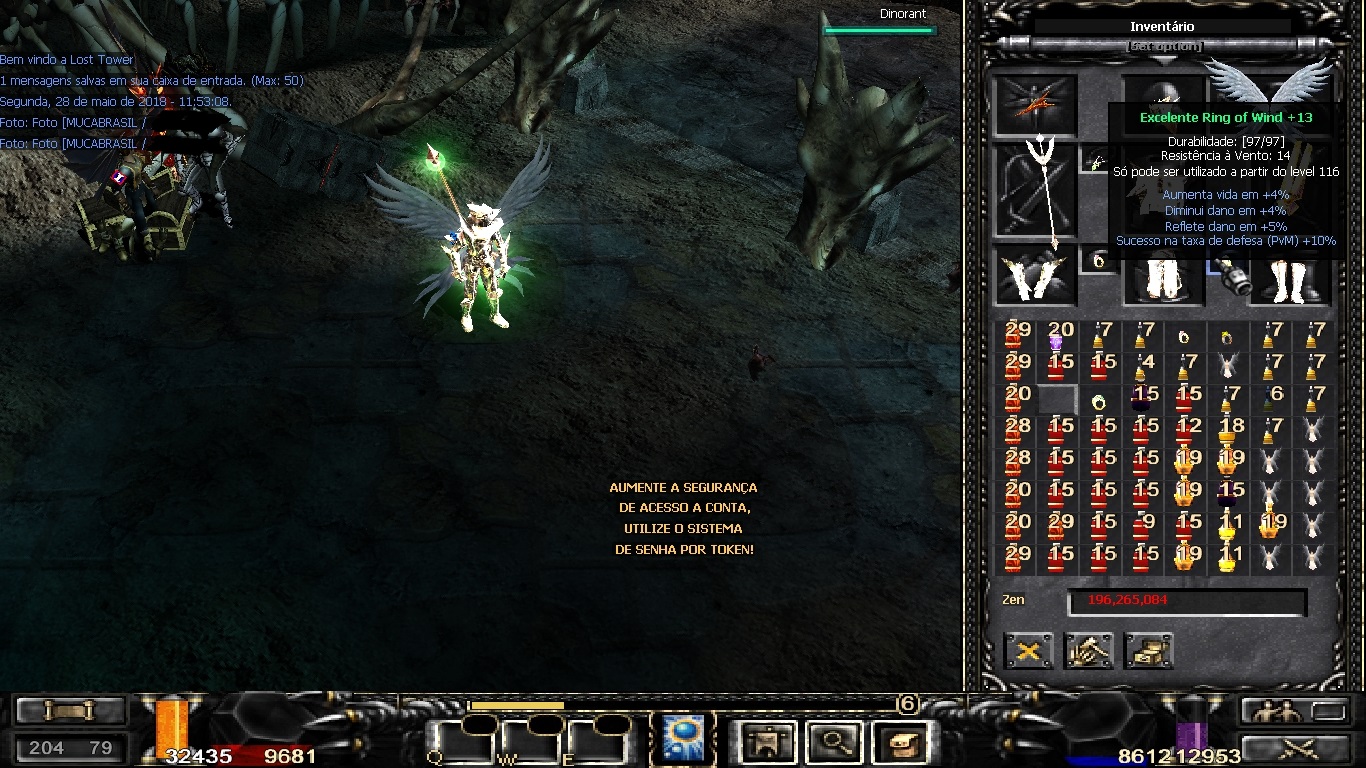Open the repair hammer function
This screenshot has width=1366, height=768.
pos(1088,652)
